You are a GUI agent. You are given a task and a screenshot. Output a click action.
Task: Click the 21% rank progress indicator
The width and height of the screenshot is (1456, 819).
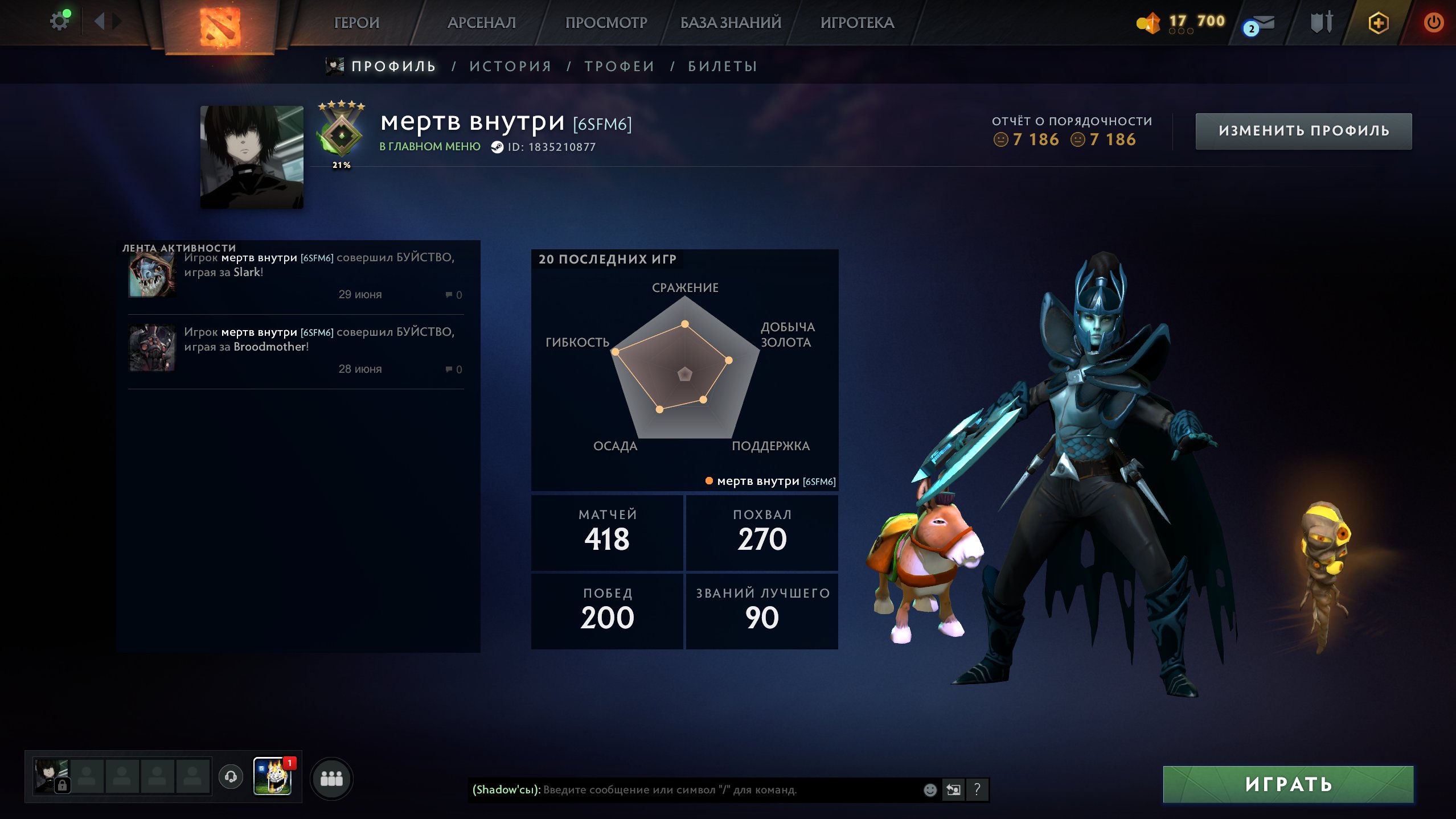pyautogui.click(x=341, y=164)
